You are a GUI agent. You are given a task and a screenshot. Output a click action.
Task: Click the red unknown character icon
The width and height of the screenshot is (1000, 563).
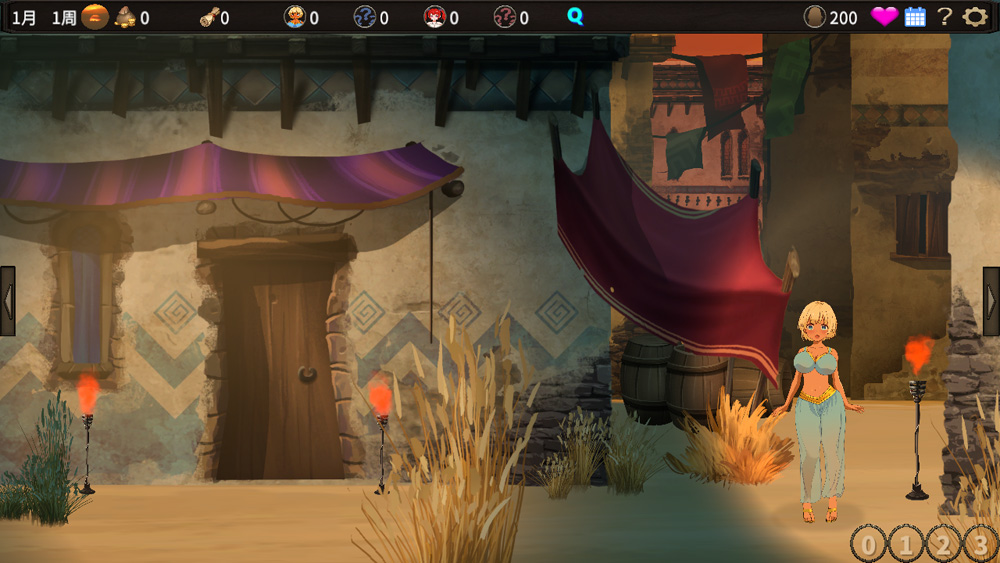pos(505,17)
